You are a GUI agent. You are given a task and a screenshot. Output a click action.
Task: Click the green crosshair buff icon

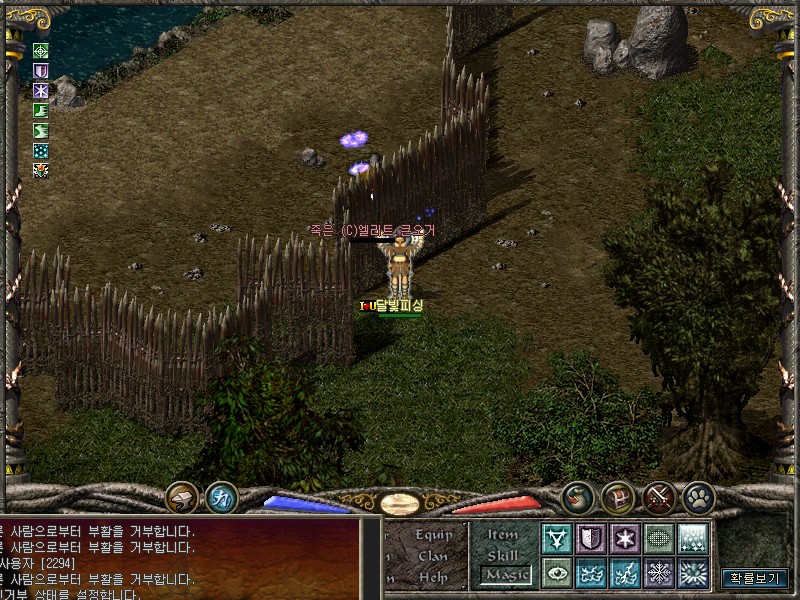pos(41,51)
